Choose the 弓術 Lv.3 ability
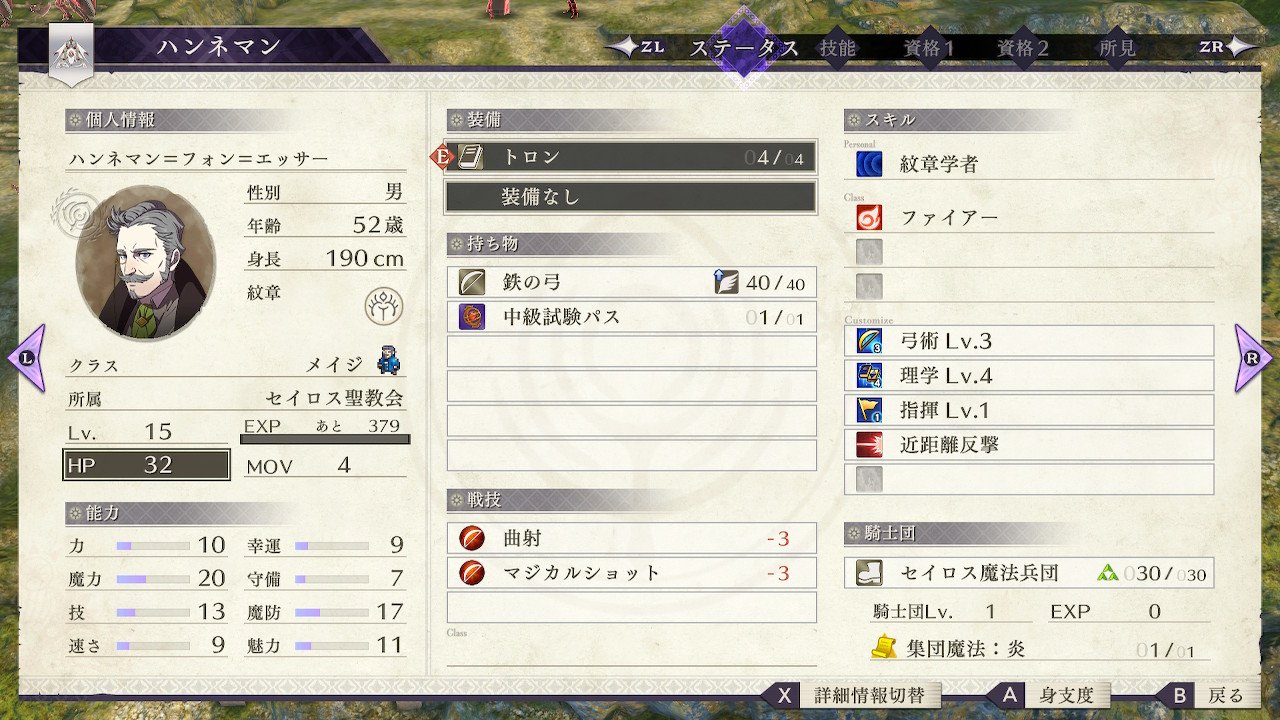This screenshot has height=720, width=1280. click(x=1030, y=341)
